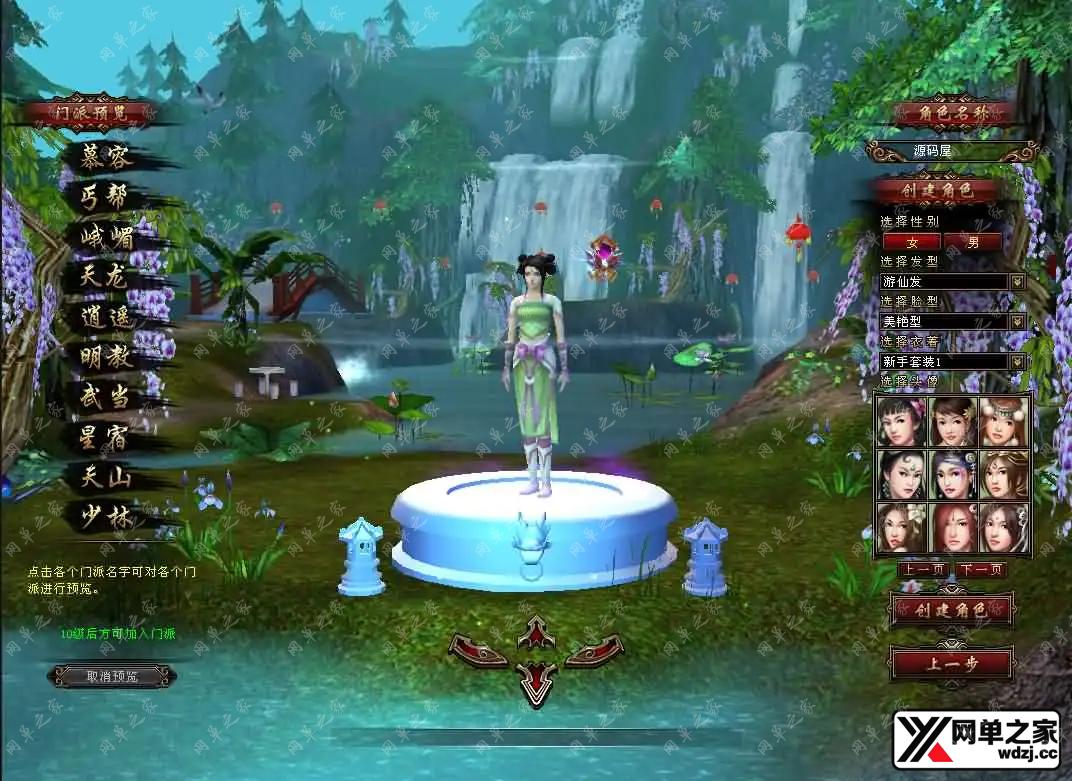Viewport: 1072px width, 781px height.
Task: Select 武当 from the sect list
Action: pos(105,397)
